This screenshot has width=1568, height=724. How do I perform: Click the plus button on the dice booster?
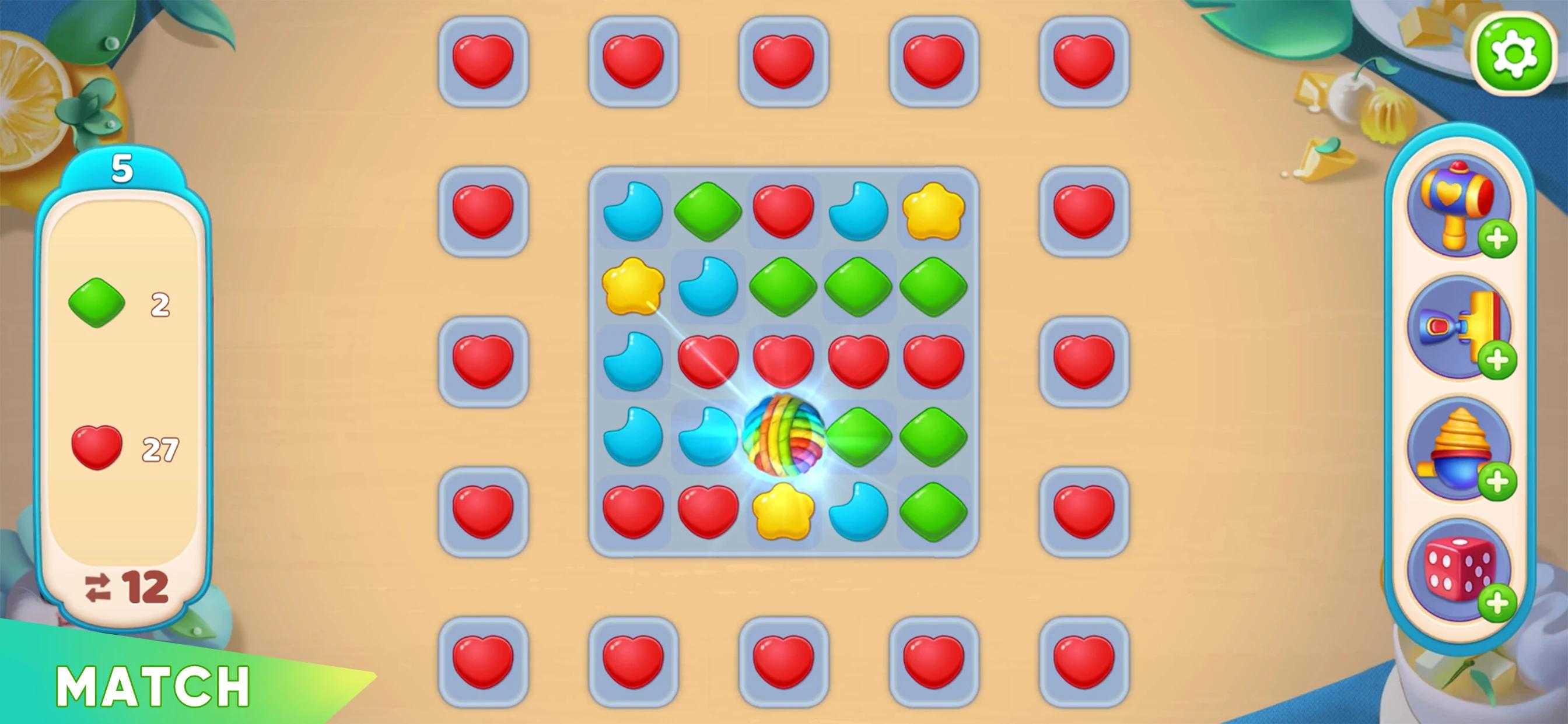(1497, 603)
